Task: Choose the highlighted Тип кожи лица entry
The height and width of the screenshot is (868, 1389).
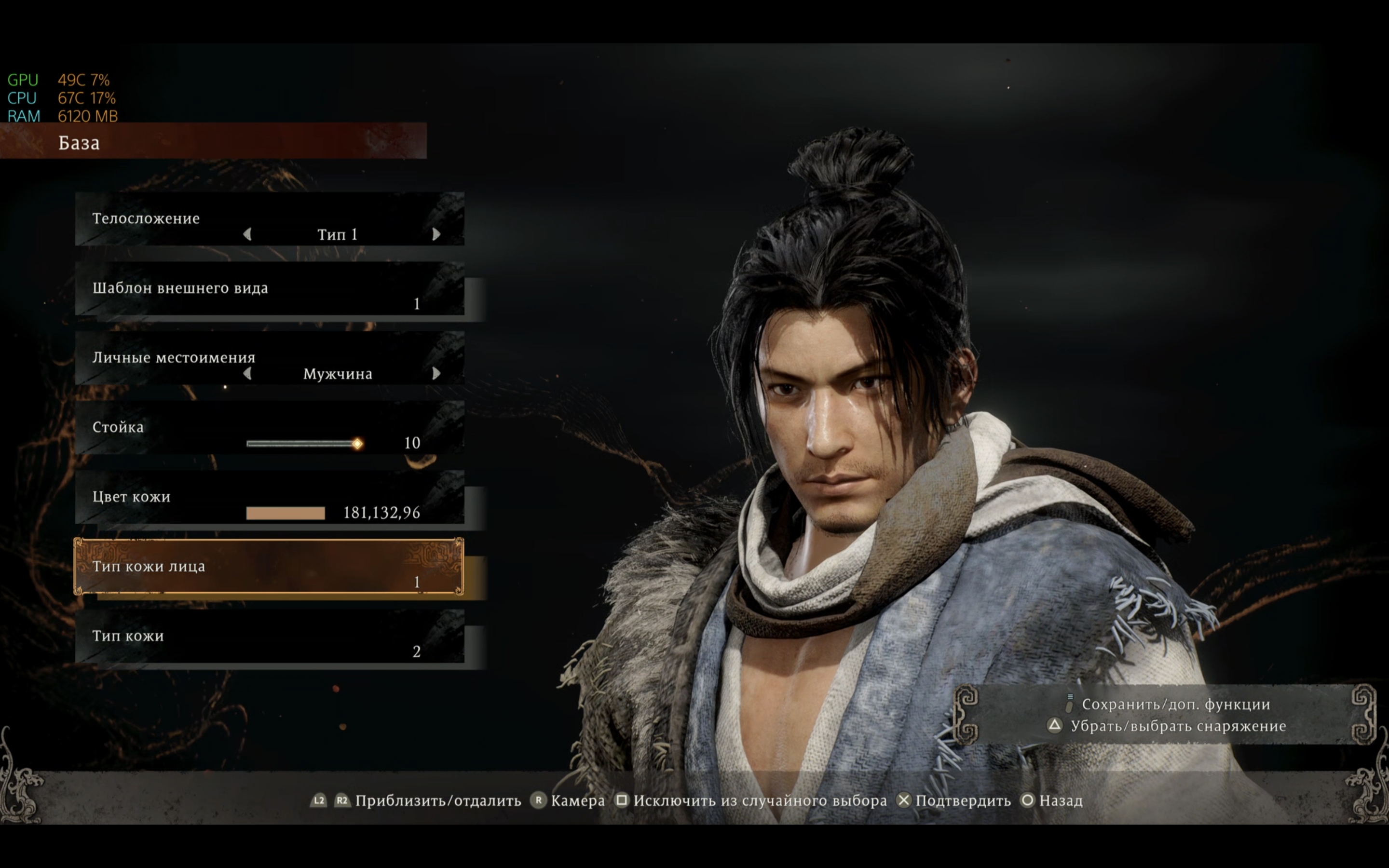Action: pos(269,567)
